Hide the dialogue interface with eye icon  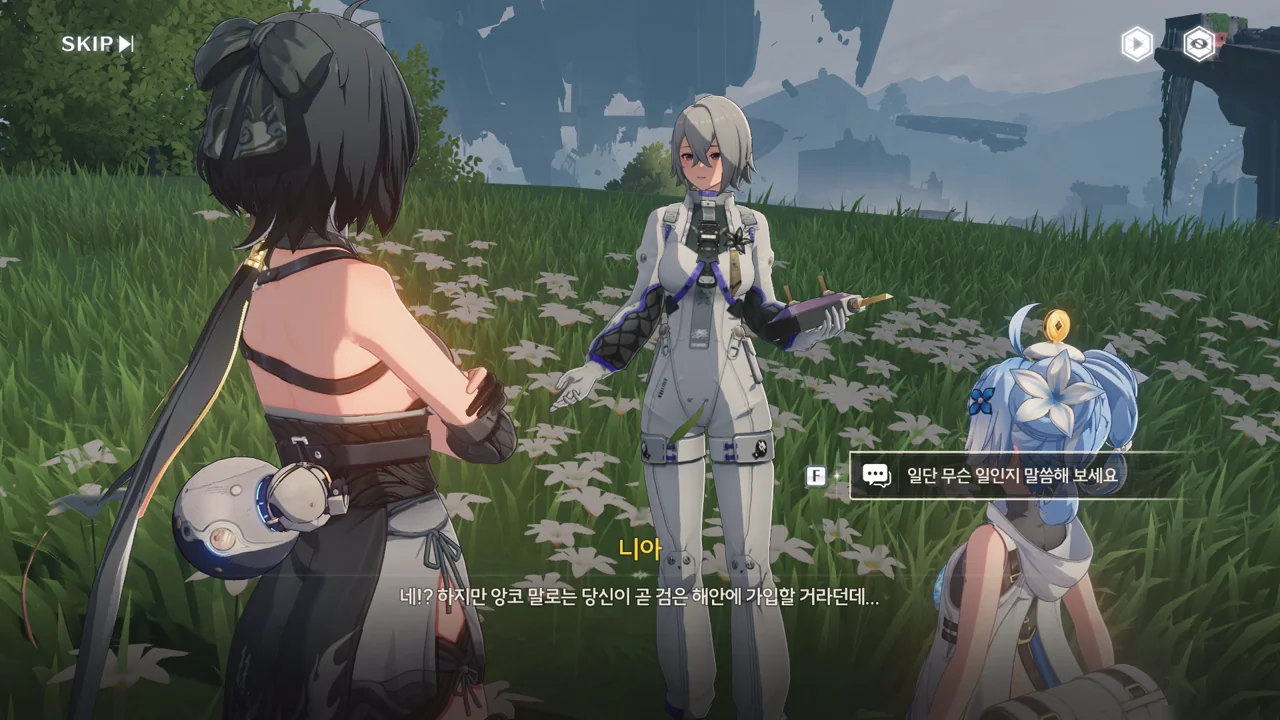tap(1199, 44)
